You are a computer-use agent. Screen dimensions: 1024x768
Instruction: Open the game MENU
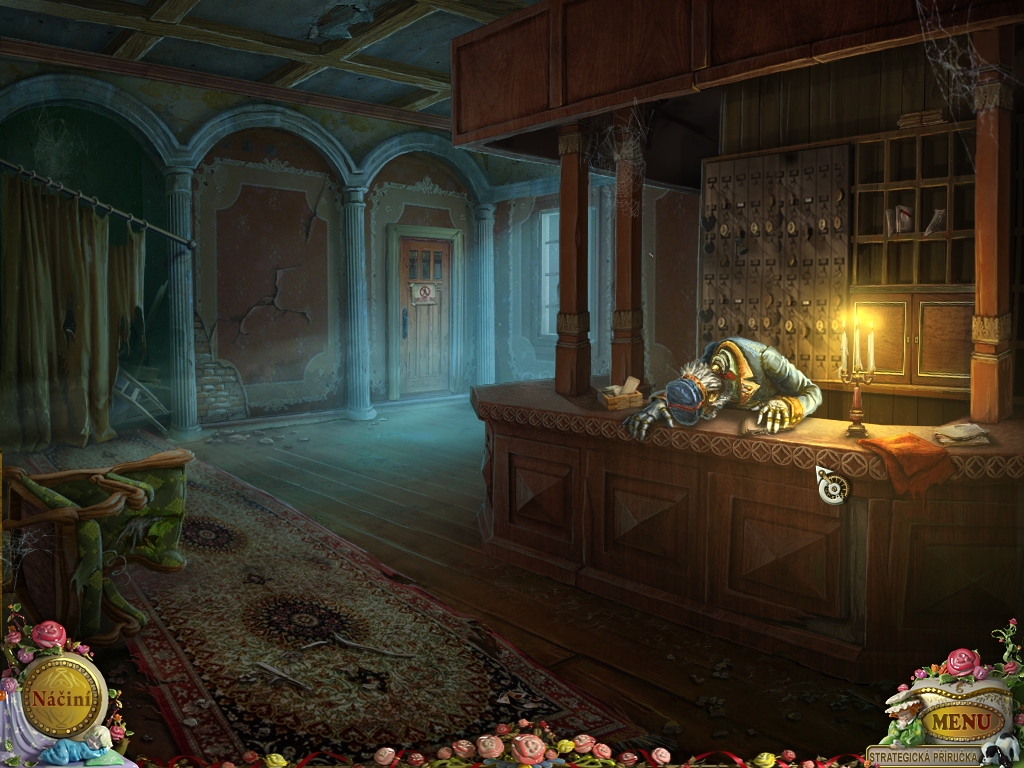964,720
